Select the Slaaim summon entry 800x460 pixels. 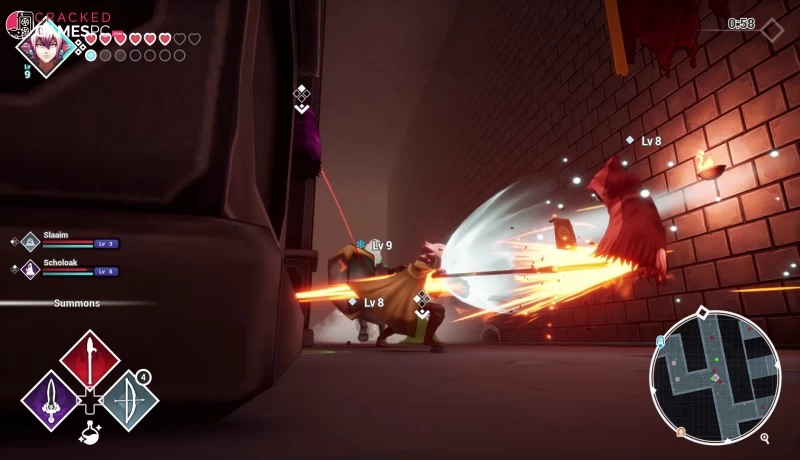coord(66,240)
